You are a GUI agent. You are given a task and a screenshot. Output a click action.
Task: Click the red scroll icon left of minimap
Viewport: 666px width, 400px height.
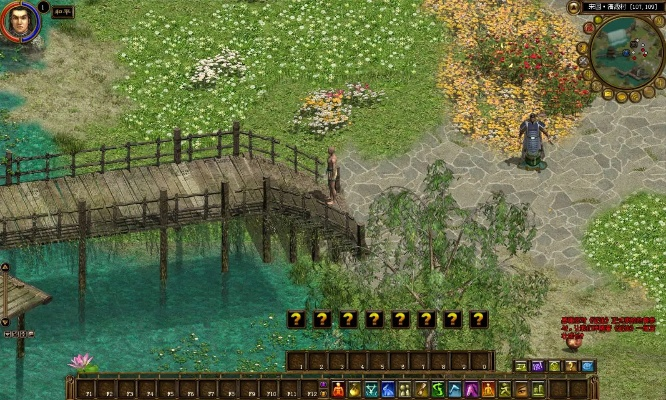pyautogui.click(x=588, y=30)
